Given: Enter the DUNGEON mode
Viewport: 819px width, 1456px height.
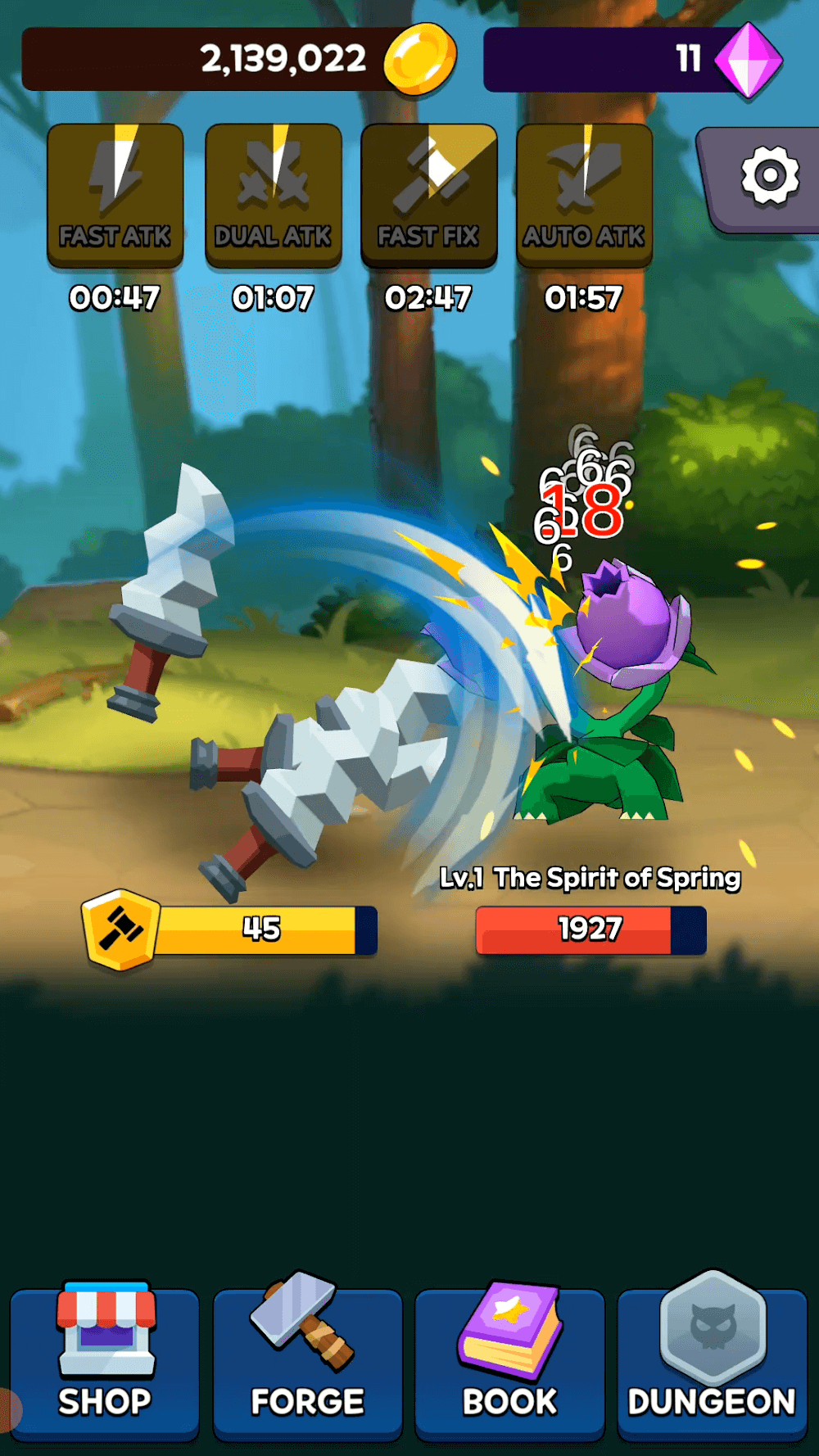Looking at the screenshot, I should point(712,1361).
